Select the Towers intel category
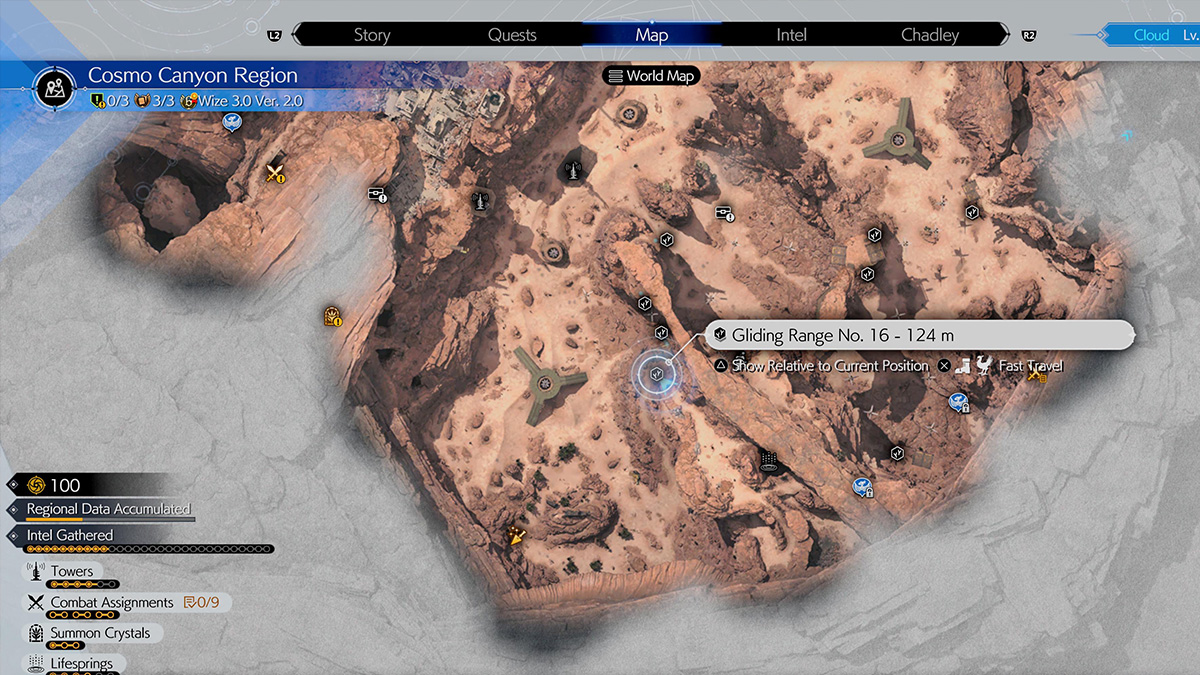 (71, 572)
